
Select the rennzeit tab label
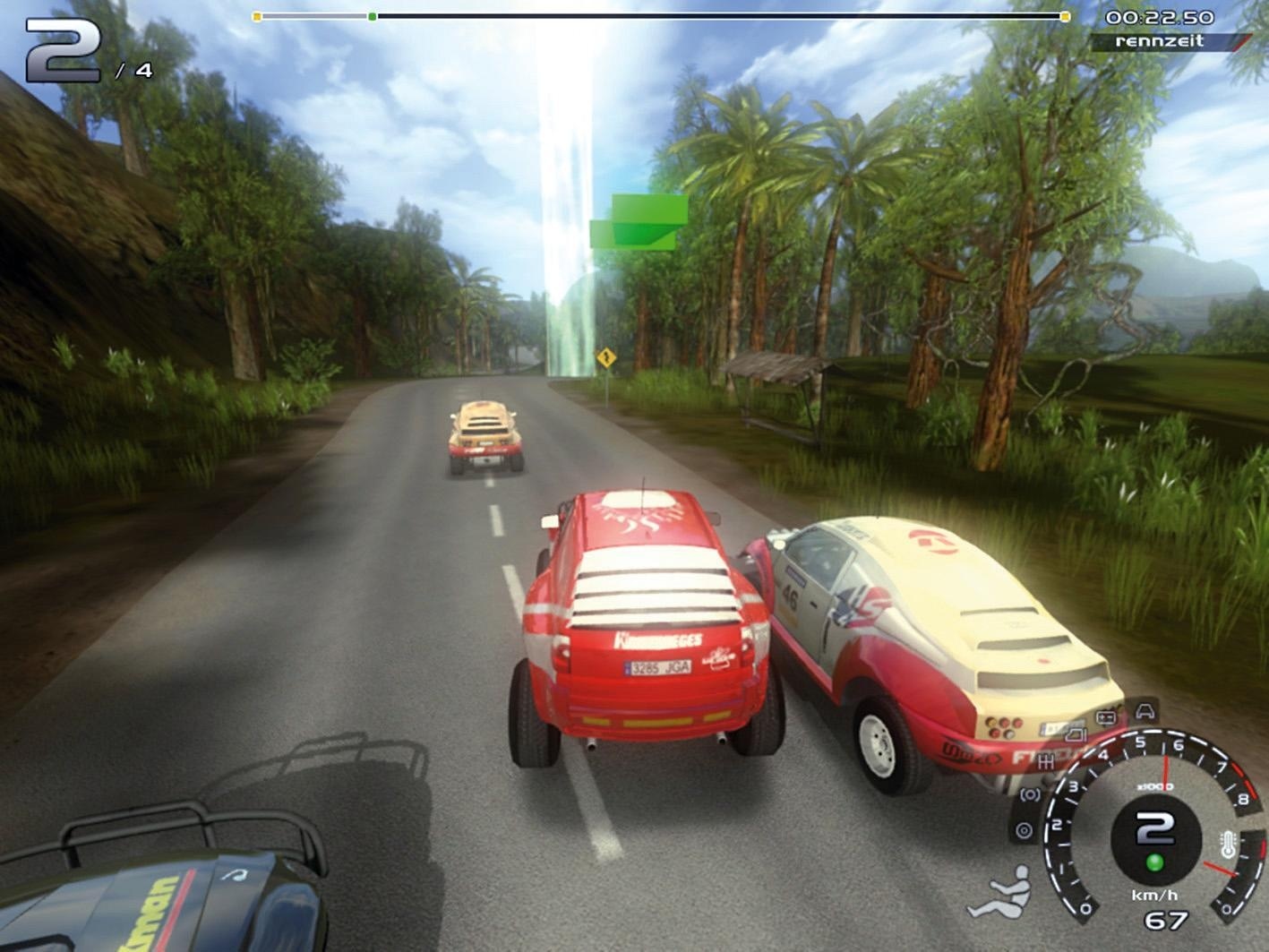tap(1161, 39)
